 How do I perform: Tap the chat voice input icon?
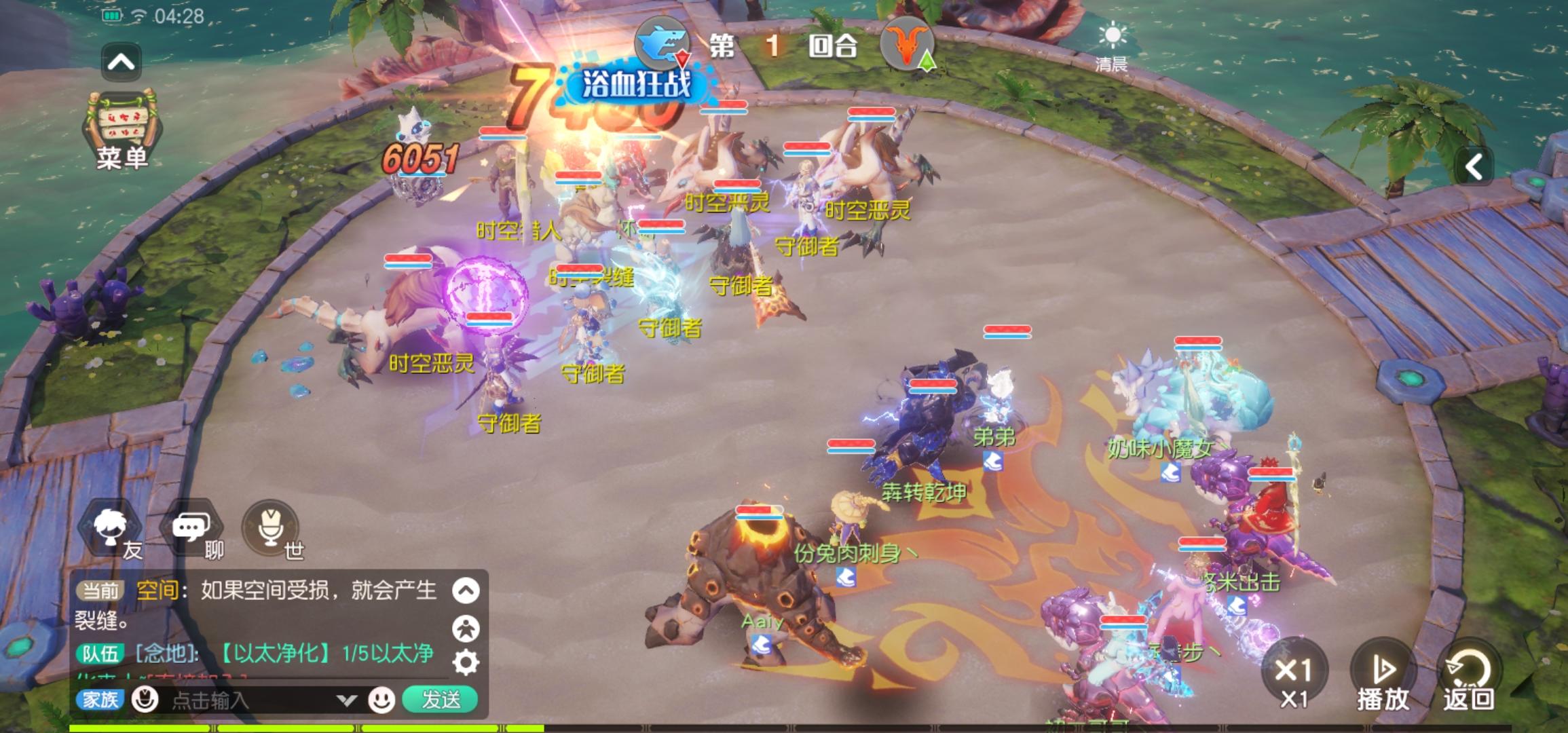(x=145, y=699)
